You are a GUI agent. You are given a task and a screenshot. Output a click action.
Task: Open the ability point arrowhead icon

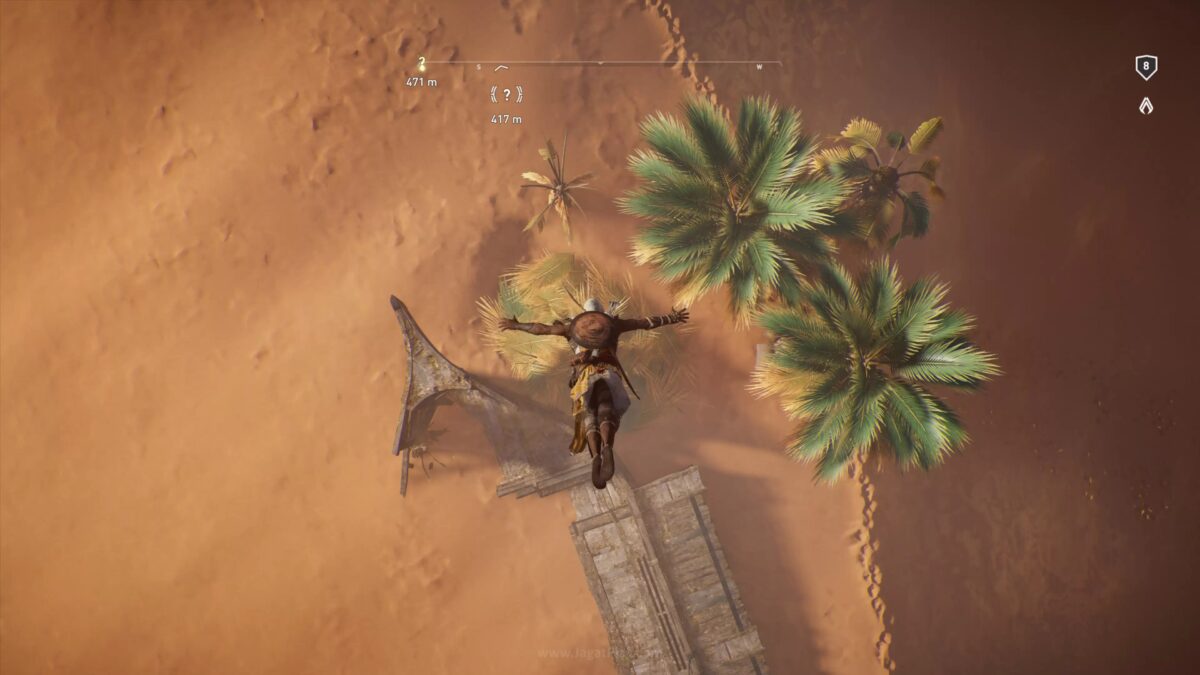[1146, 105]
